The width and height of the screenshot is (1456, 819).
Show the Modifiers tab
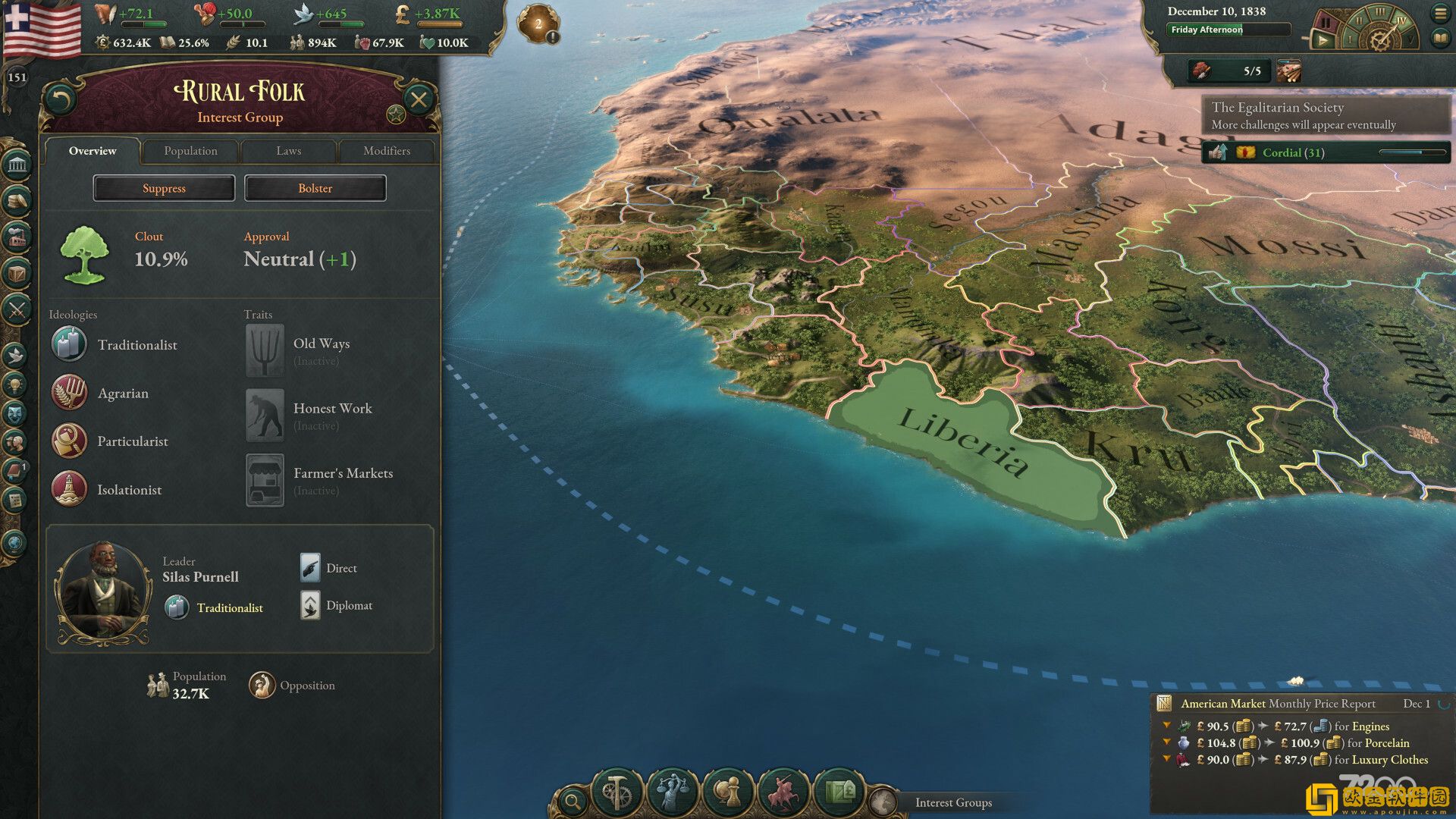click(386, 151)
